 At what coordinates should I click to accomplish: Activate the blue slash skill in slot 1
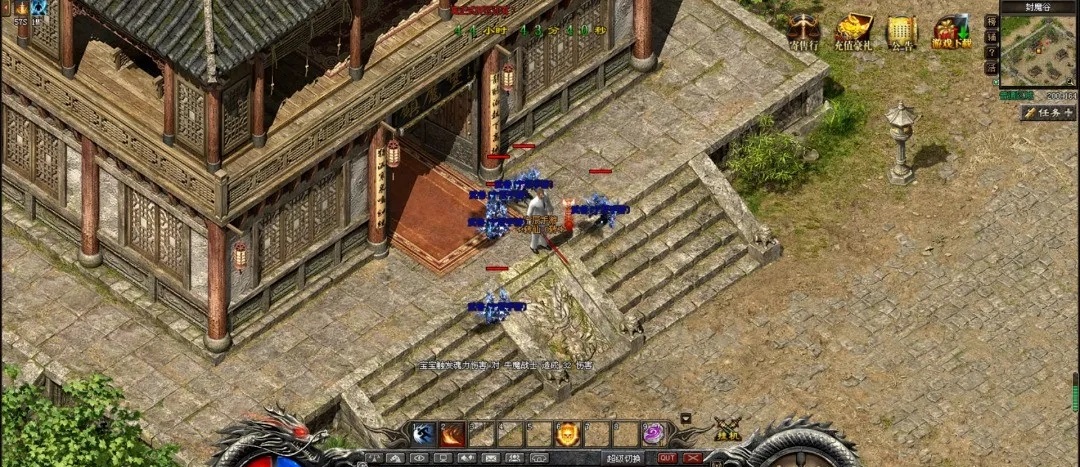pyautogui.click(x=423, y=434)
